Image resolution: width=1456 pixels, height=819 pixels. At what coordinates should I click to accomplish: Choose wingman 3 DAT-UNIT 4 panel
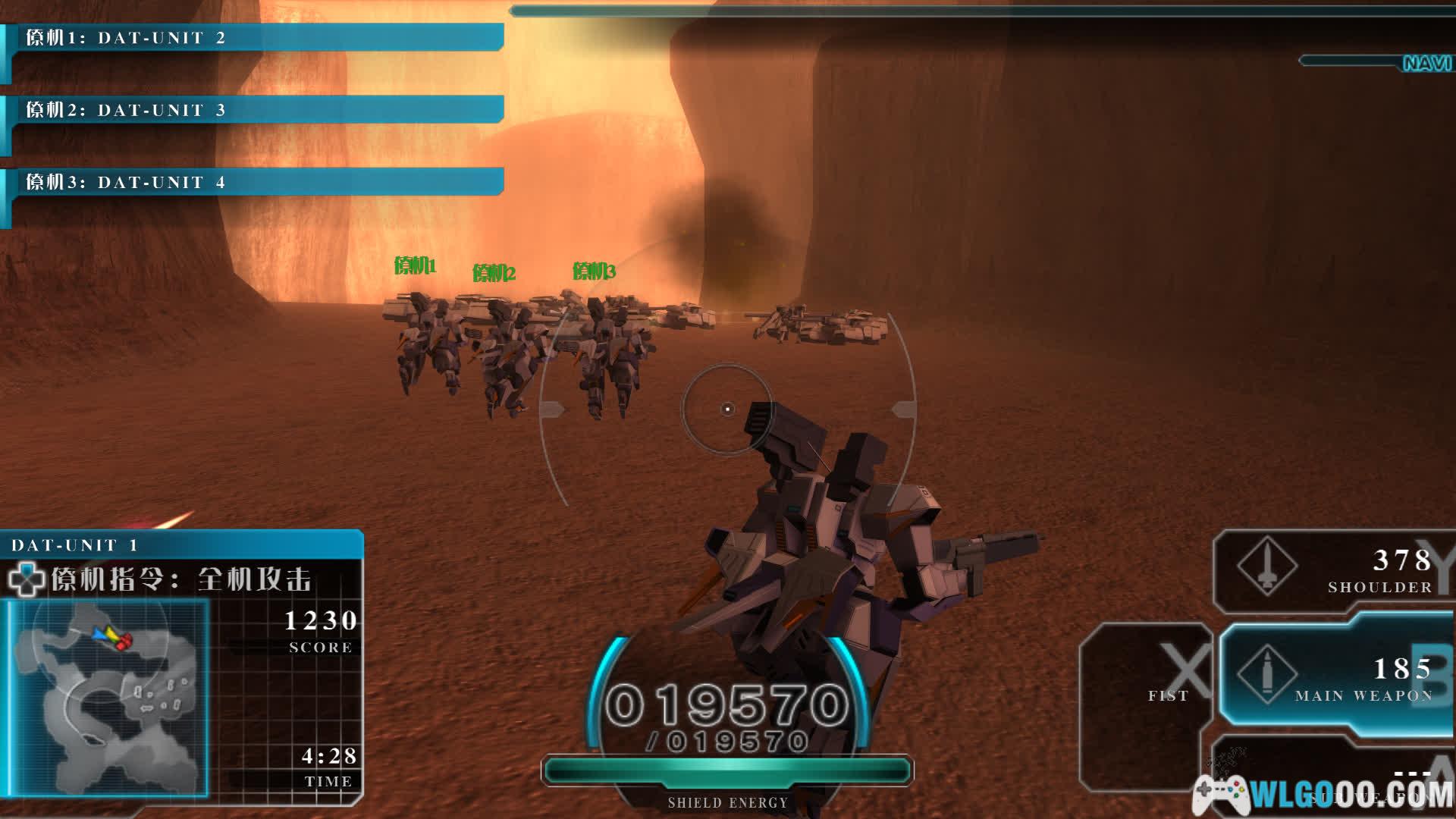click(254, 182)
